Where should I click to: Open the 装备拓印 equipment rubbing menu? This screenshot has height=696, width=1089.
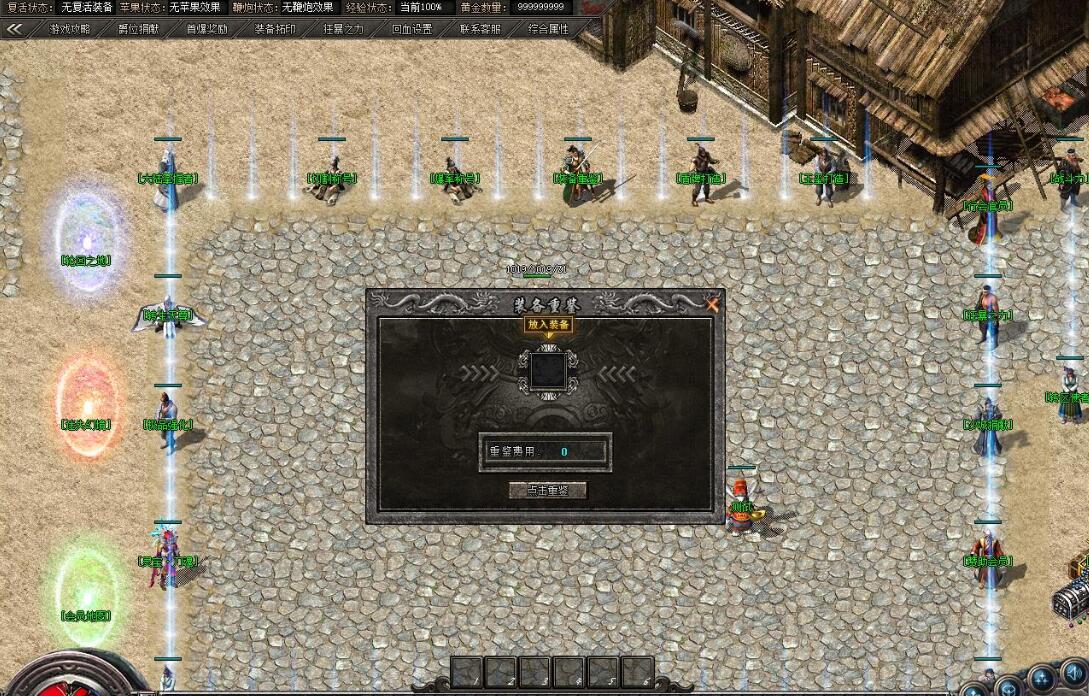pyautogui.click(x=274, y=29)
